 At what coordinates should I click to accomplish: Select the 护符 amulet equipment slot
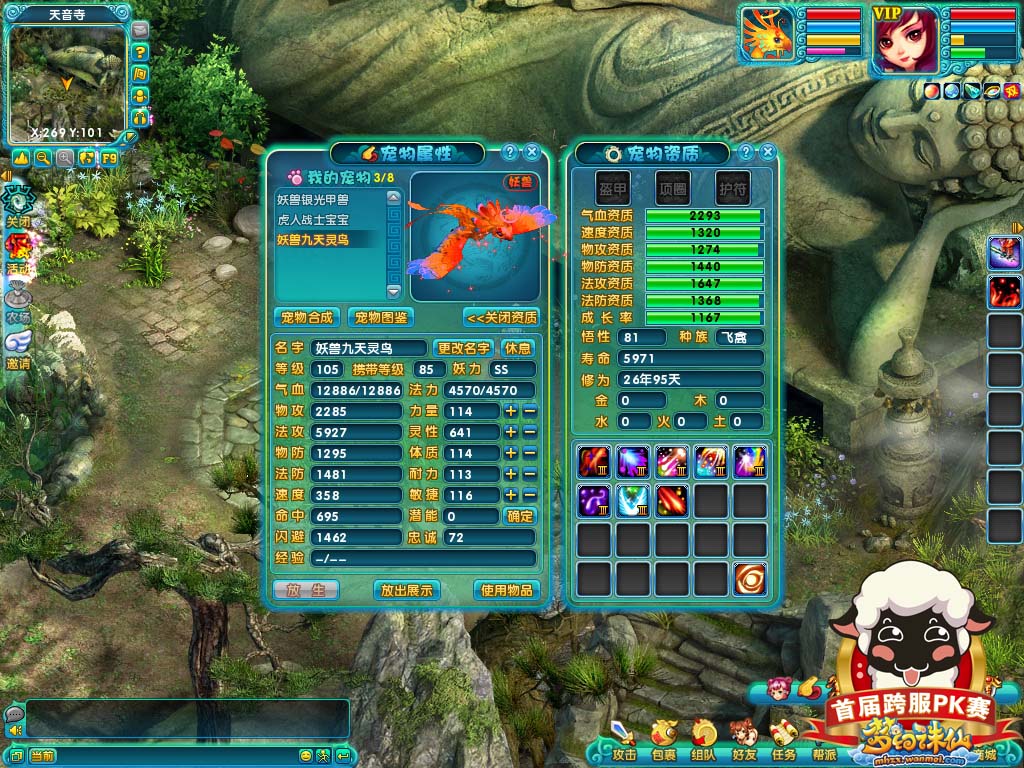tap(731, 187)
